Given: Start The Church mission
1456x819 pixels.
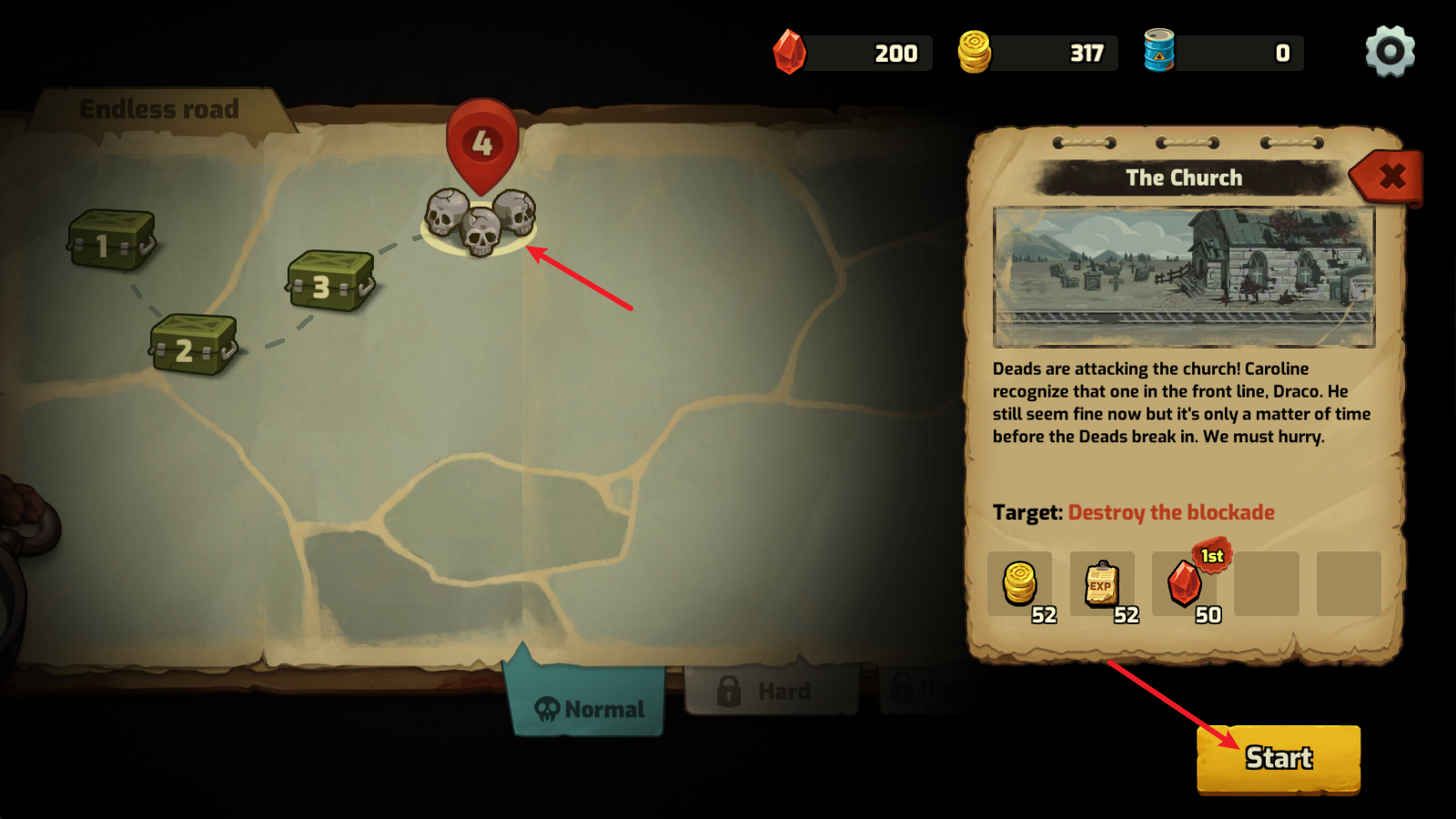Looking at the screenshot, I should pos(1278,758).
